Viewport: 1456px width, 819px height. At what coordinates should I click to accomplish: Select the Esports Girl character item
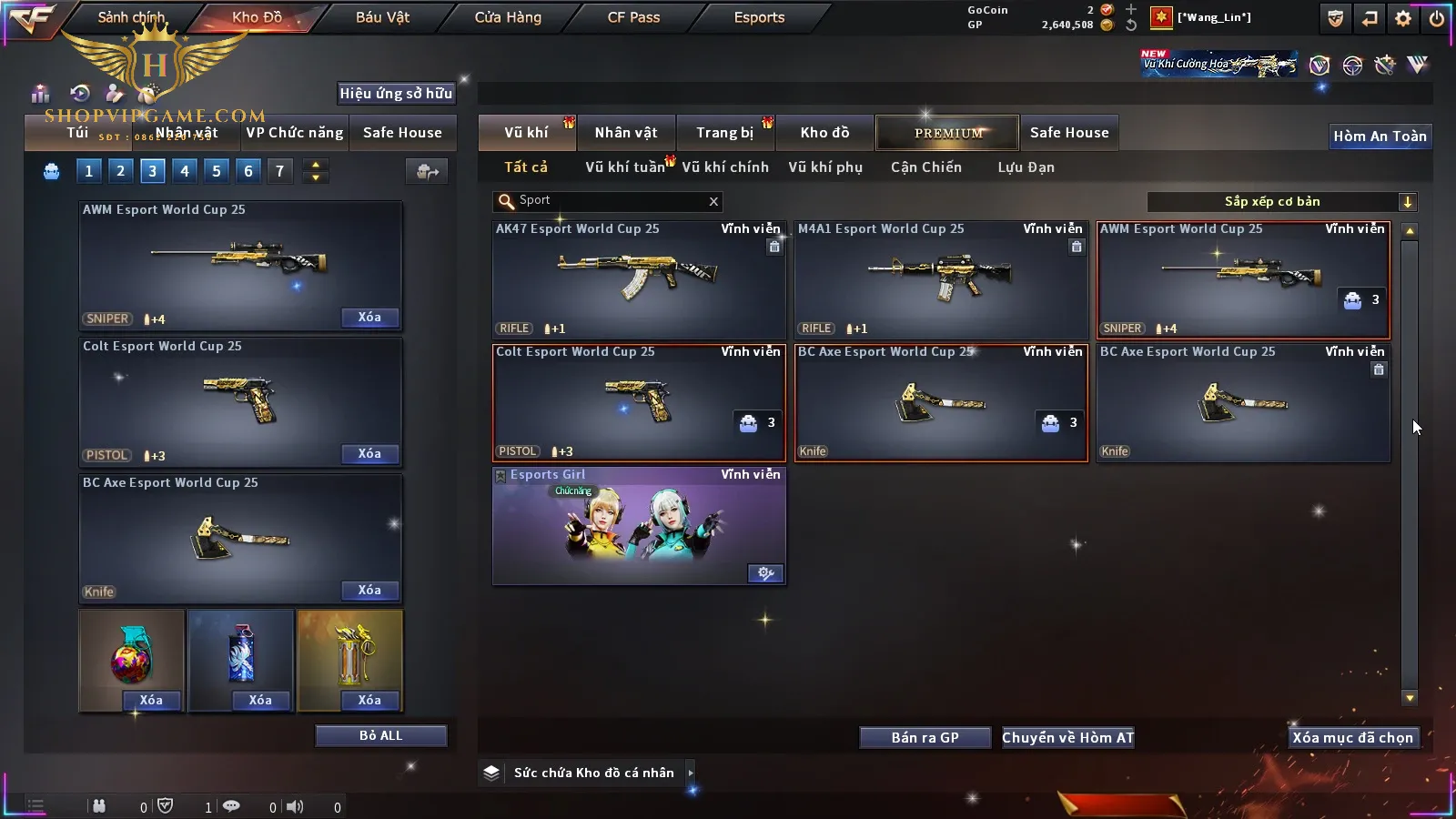[638, 525]
